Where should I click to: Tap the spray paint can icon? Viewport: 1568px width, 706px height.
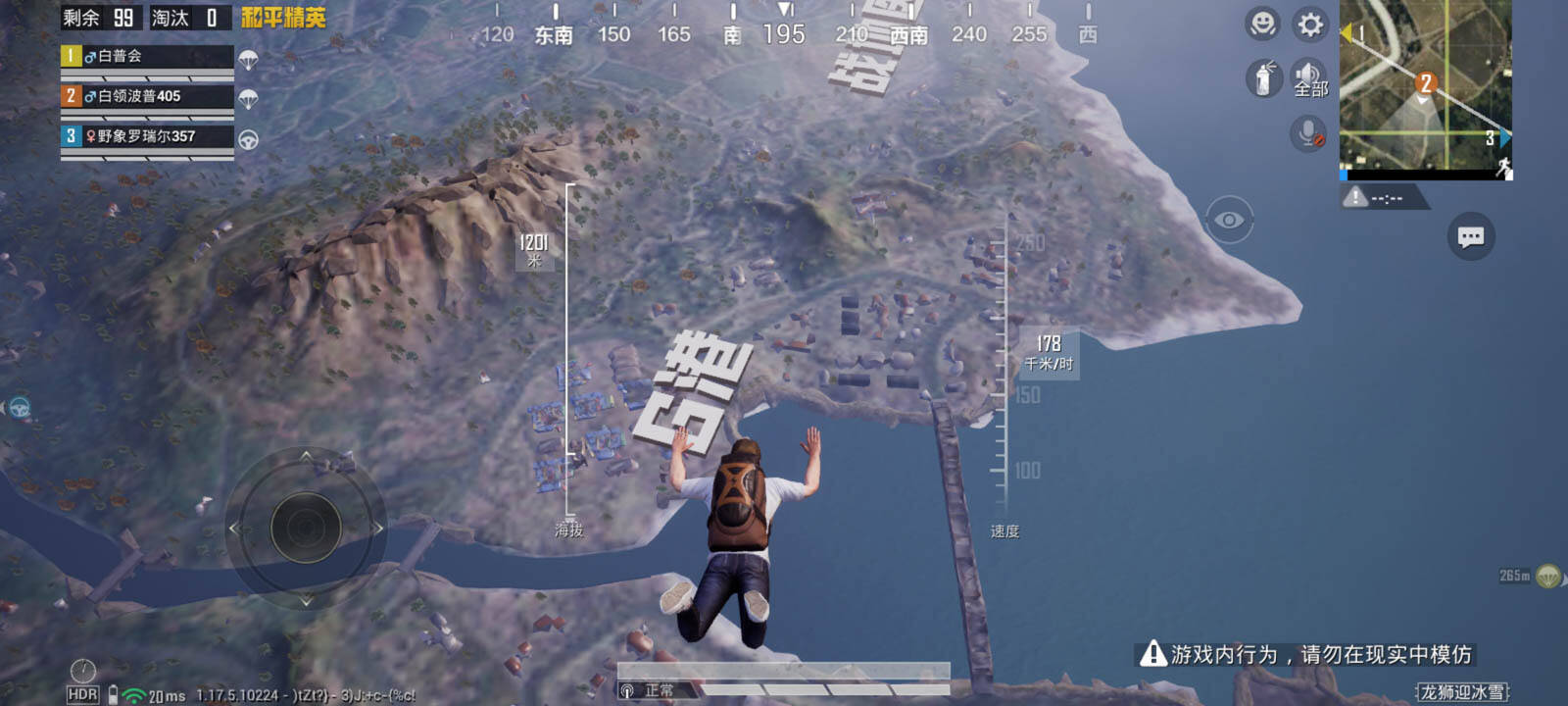coord(1263,78)
